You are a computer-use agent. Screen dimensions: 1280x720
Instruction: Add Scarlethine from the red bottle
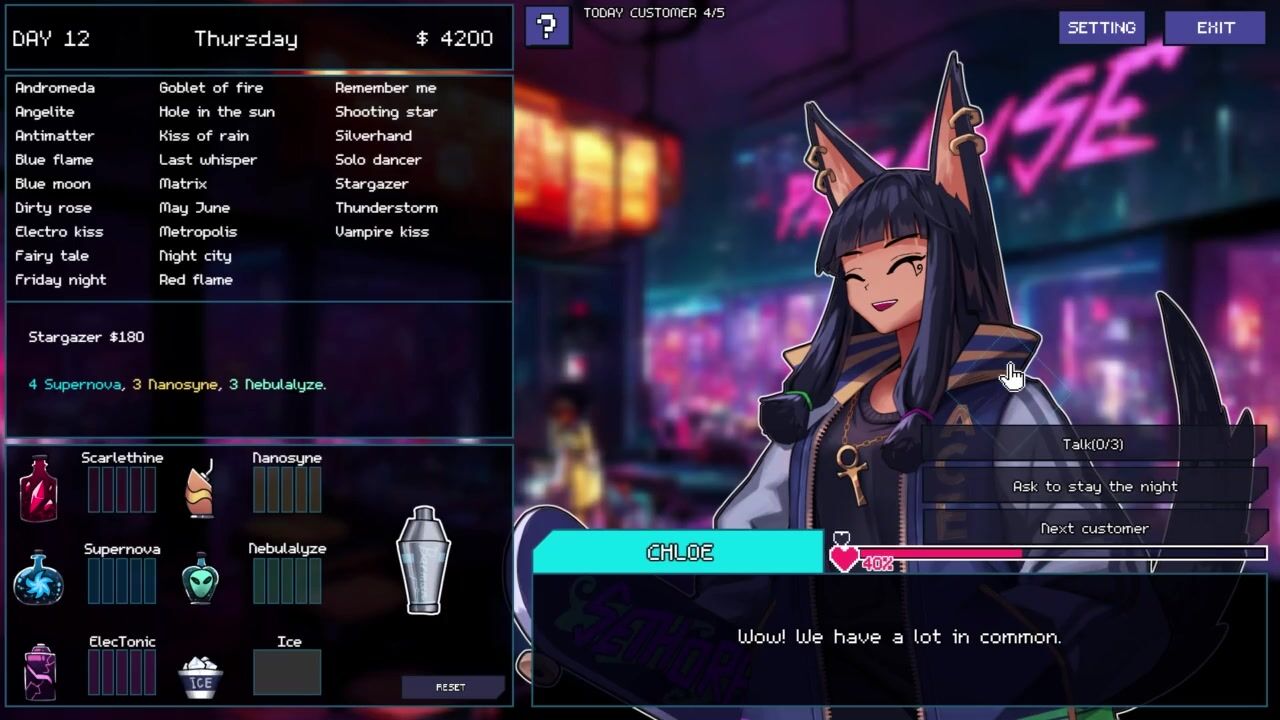[38, 488]
